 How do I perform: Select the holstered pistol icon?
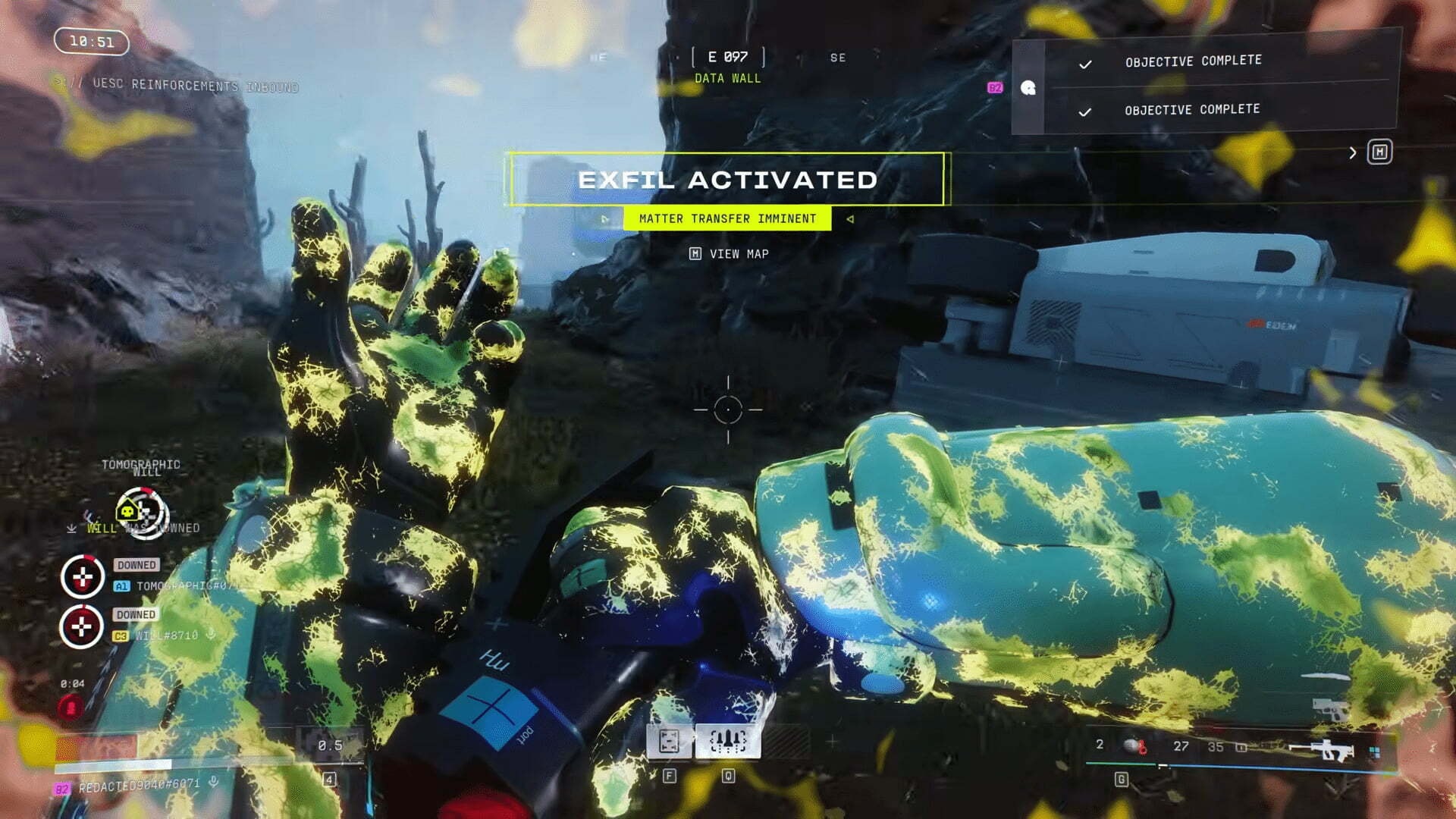(1330, 710)
